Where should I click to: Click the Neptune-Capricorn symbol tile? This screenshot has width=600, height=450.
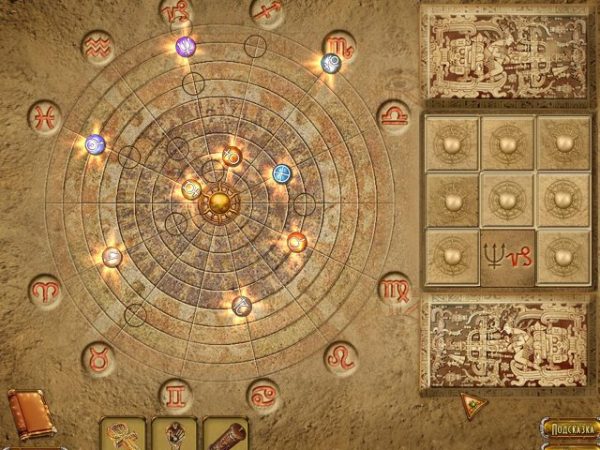point(506,256)
